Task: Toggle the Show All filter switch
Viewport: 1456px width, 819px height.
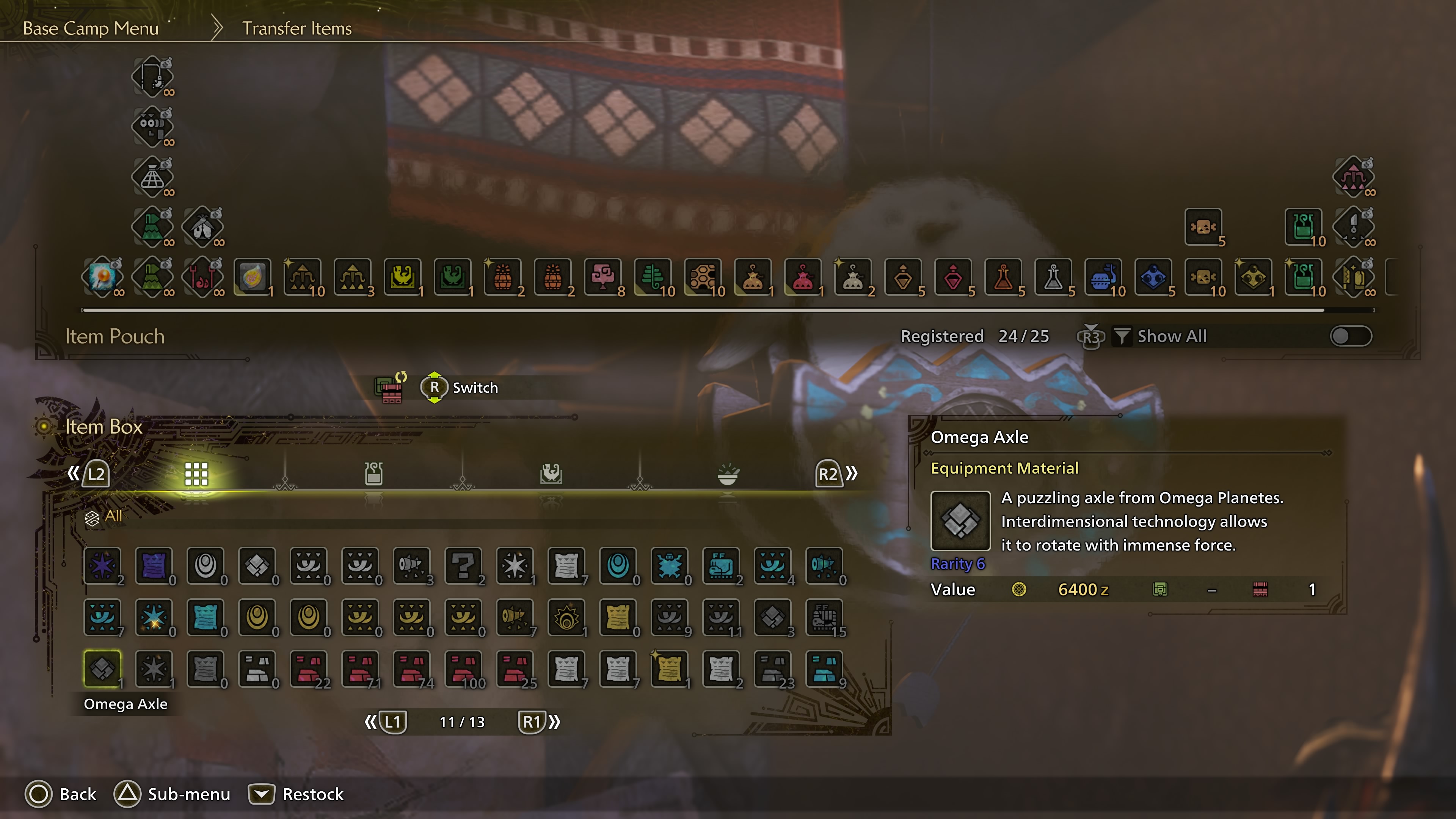Action: 1350,336
